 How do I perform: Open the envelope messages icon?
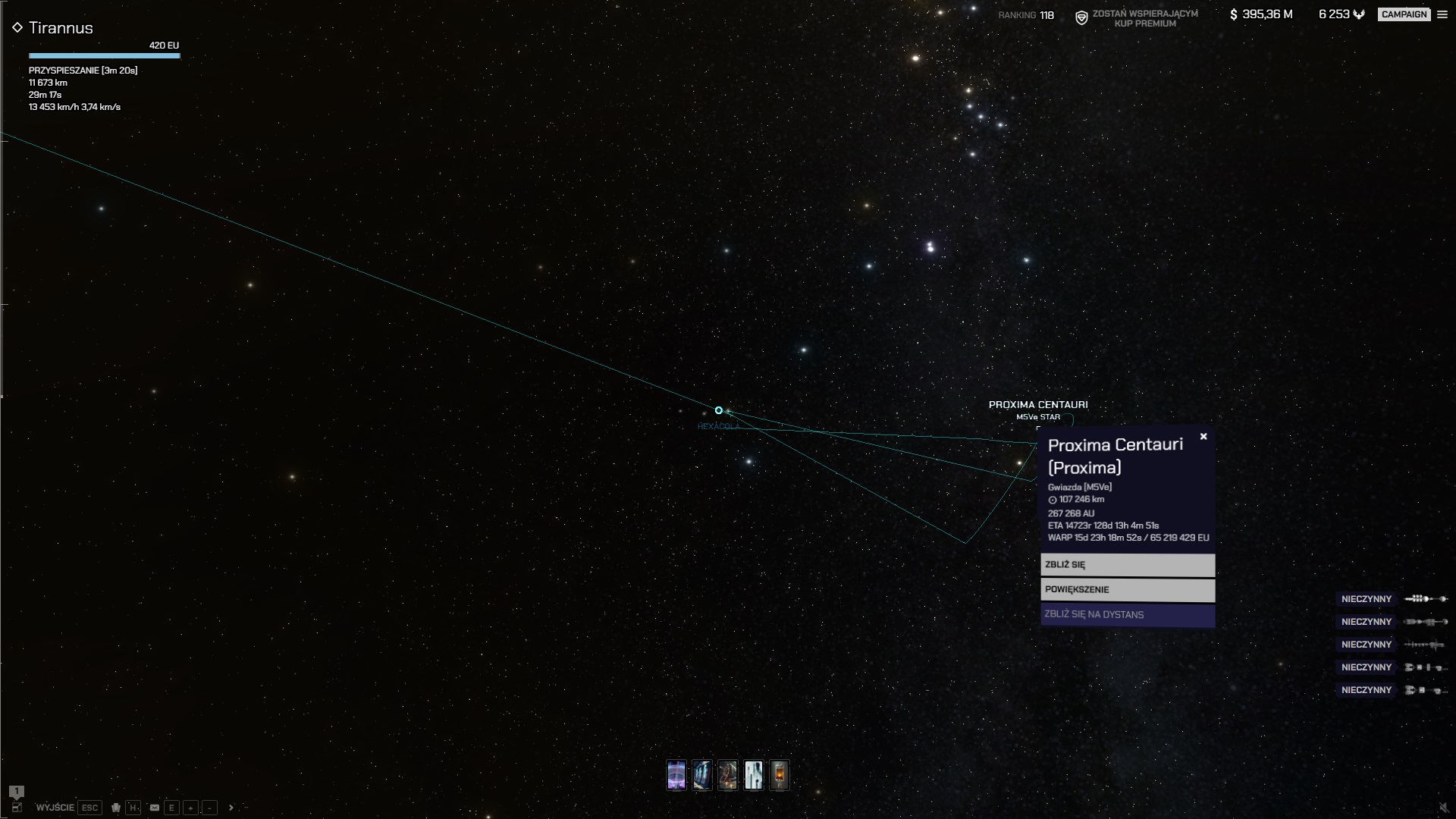click(x=155, y=808)
